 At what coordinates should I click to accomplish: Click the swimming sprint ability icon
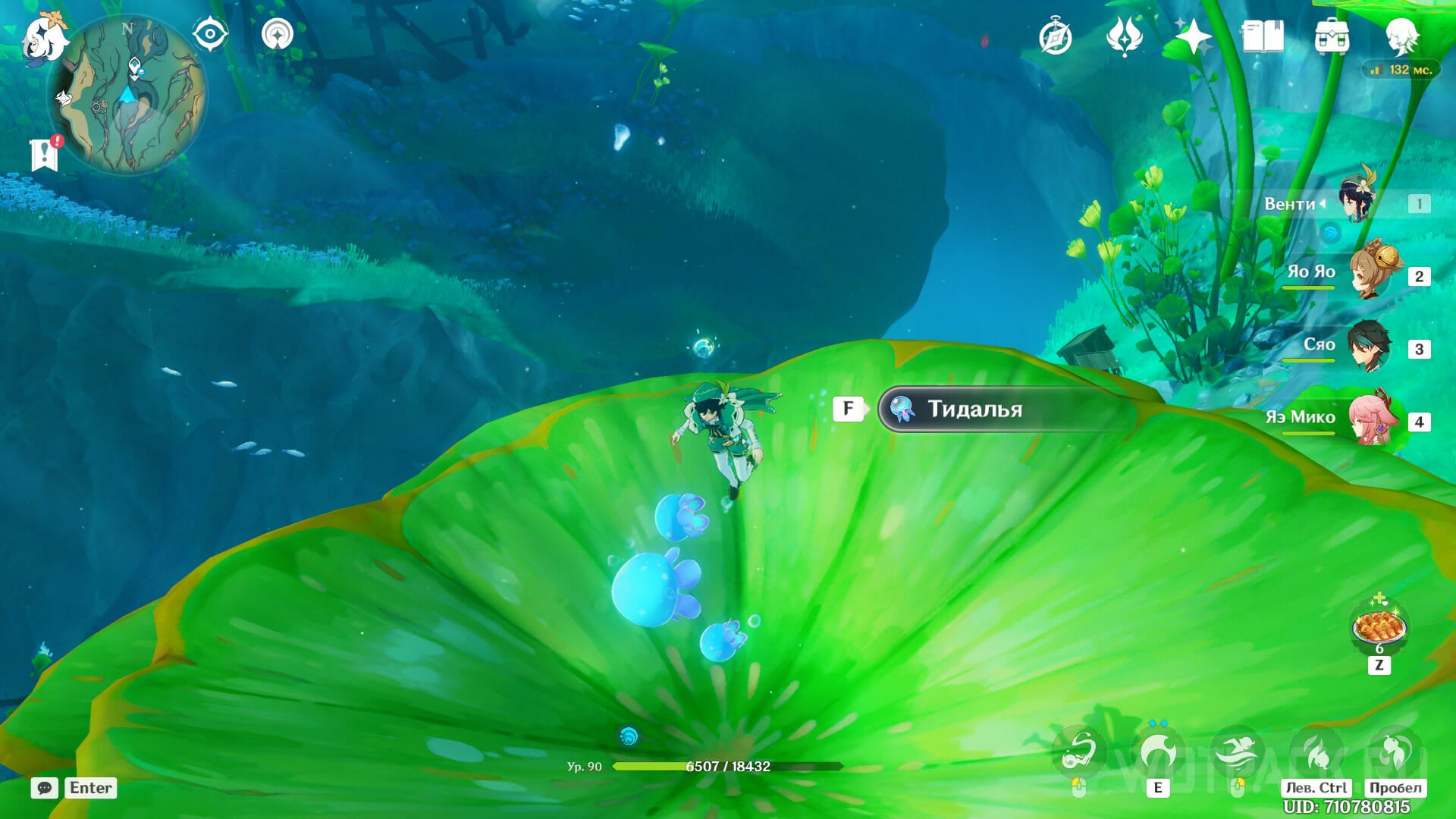tap(1237, 752)
